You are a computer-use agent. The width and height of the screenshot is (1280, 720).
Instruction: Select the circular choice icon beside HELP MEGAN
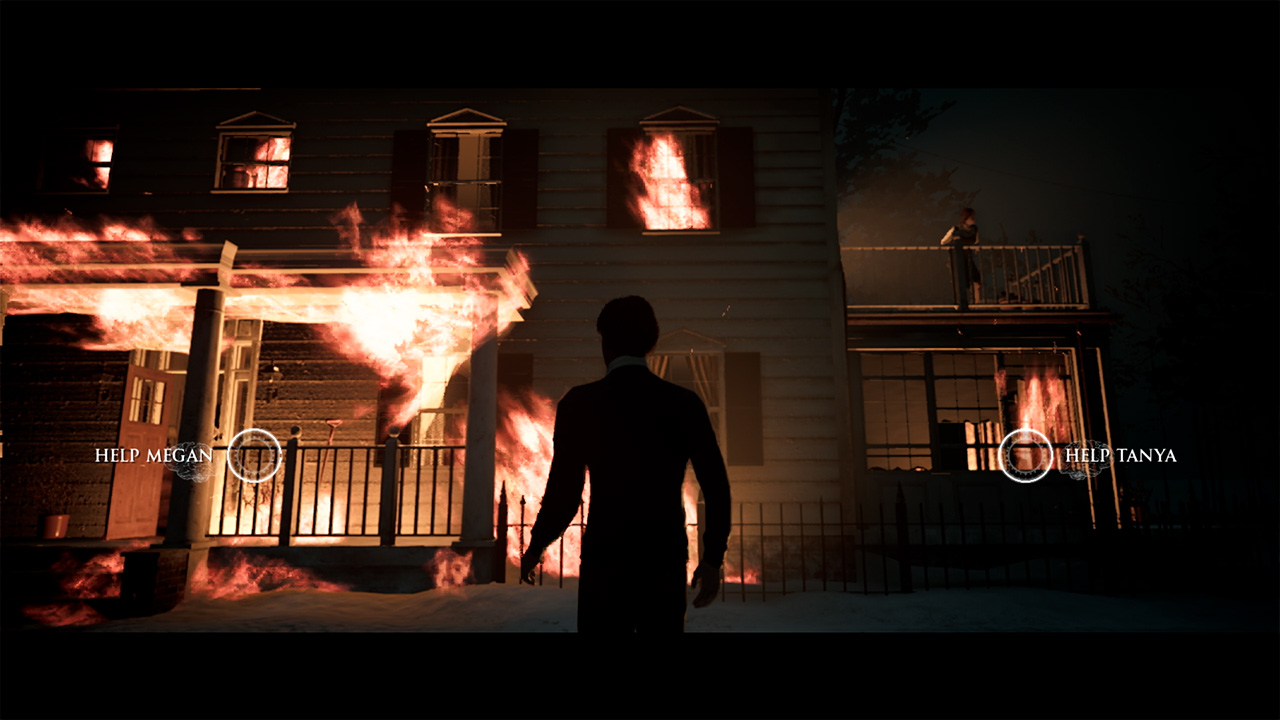pos(254,456)
